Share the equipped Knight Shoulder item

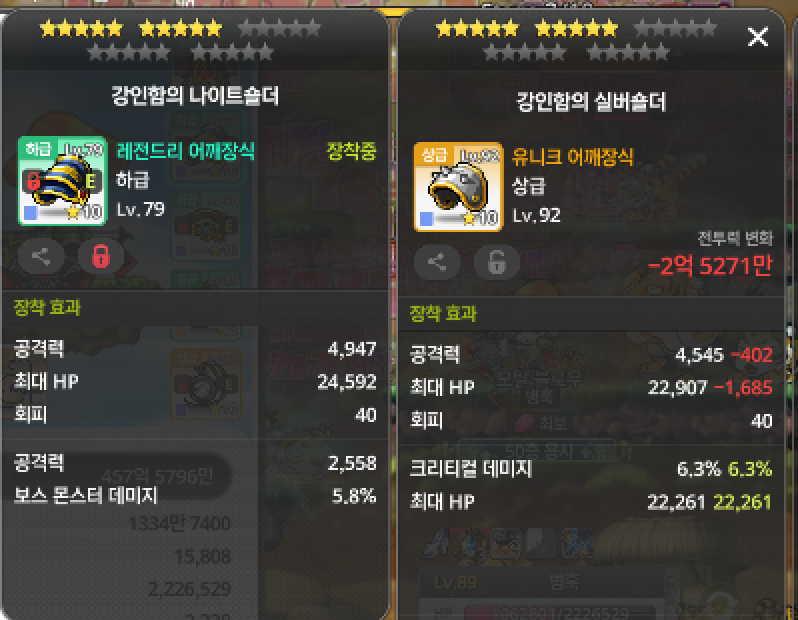(x=41, y=257)
